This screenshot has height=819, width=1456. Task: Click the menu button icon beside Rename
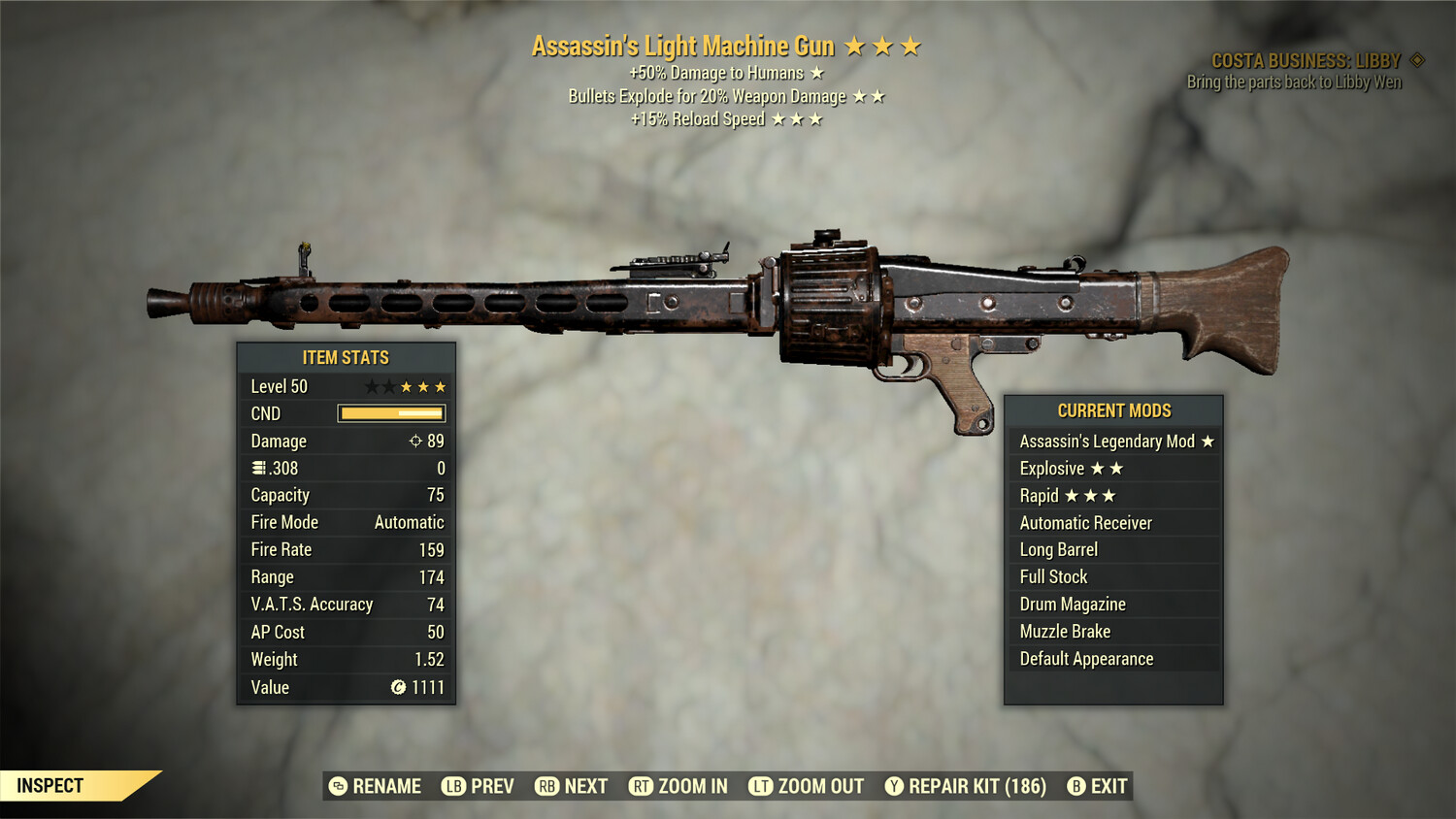[x=339, y=786]
